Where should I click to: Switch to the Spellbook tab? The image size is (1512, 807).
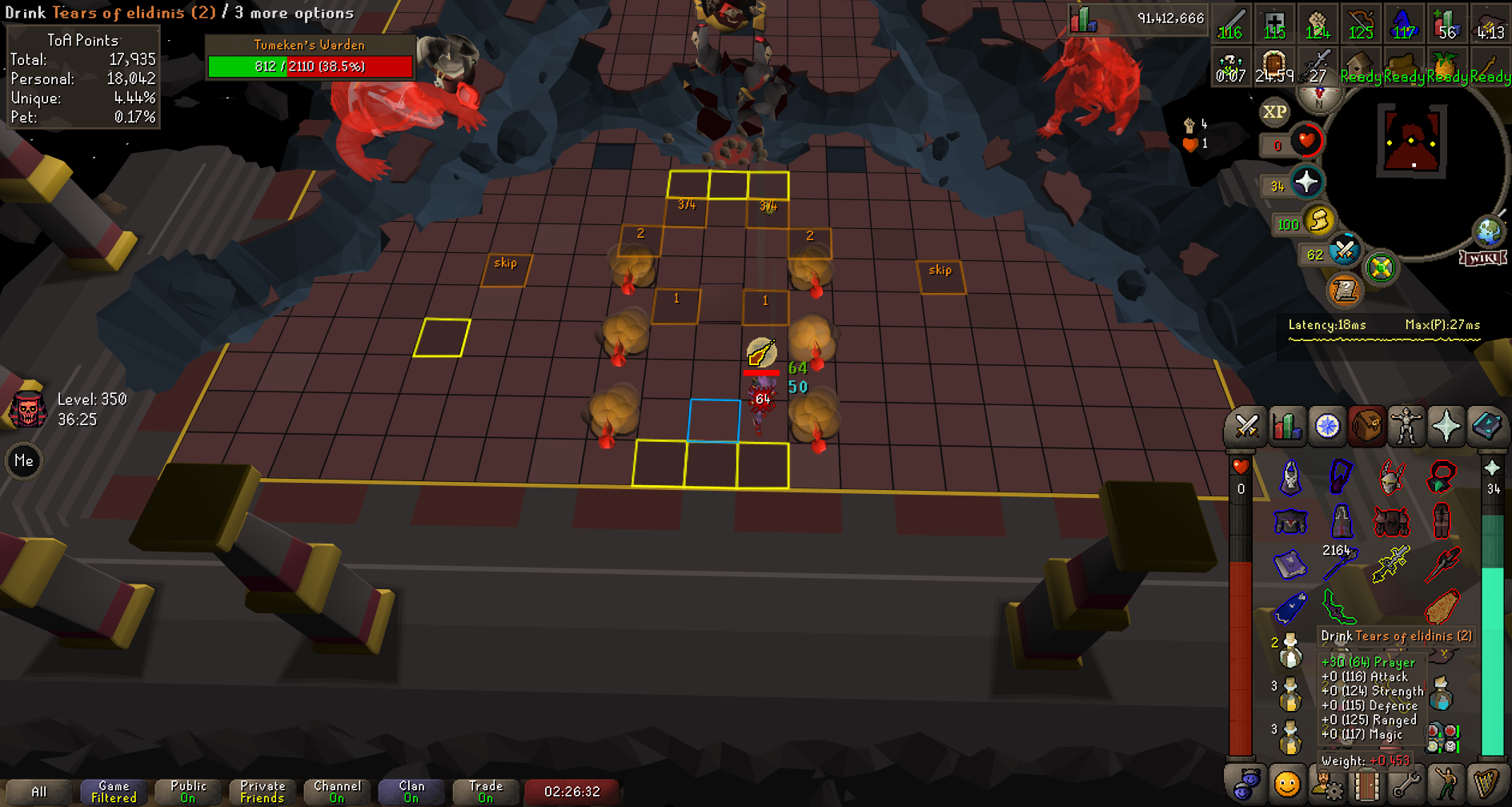pyautogui.click(x=1486, y=426)
